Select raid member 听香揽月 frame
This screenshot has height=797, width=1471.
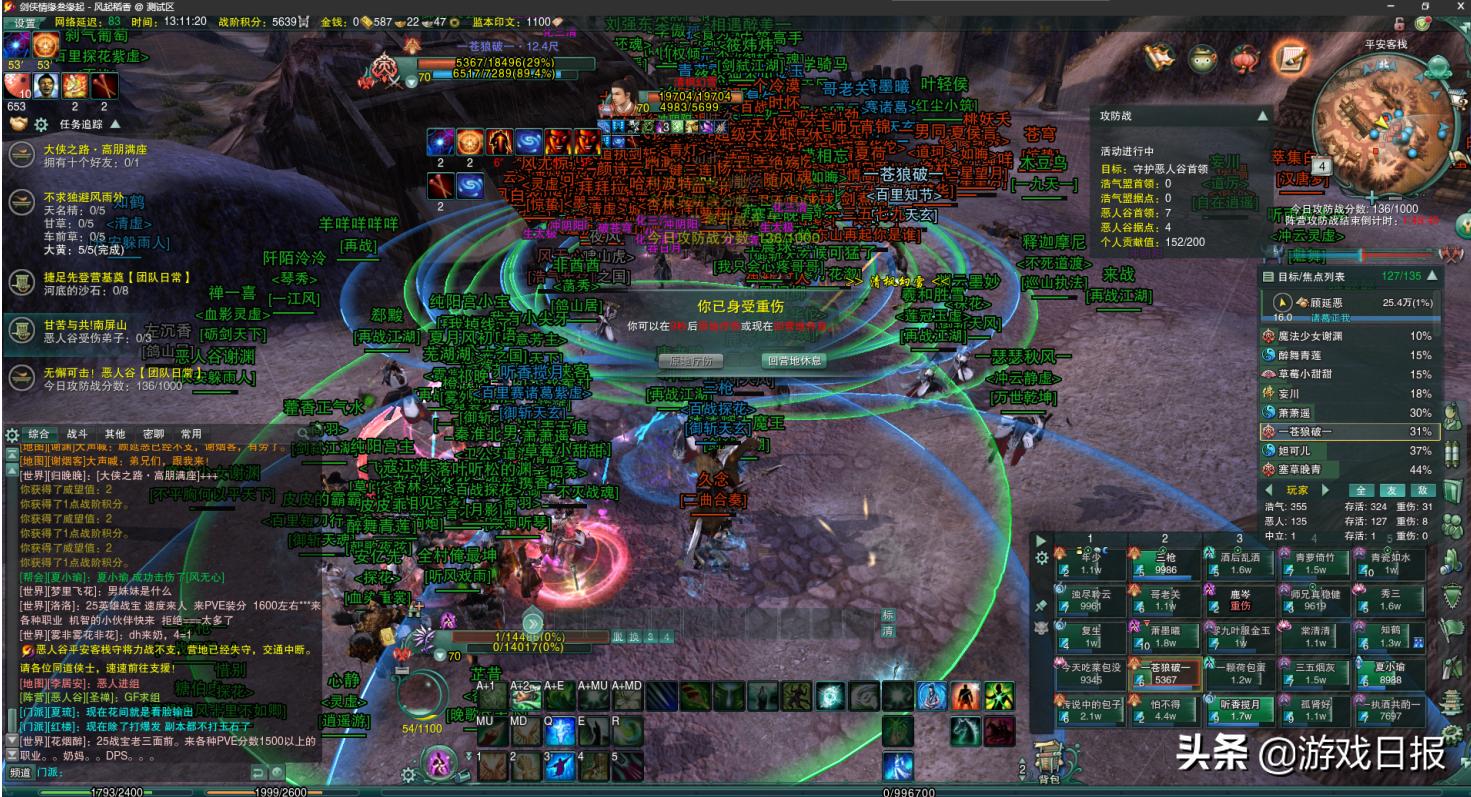(x=1240, y=709)
